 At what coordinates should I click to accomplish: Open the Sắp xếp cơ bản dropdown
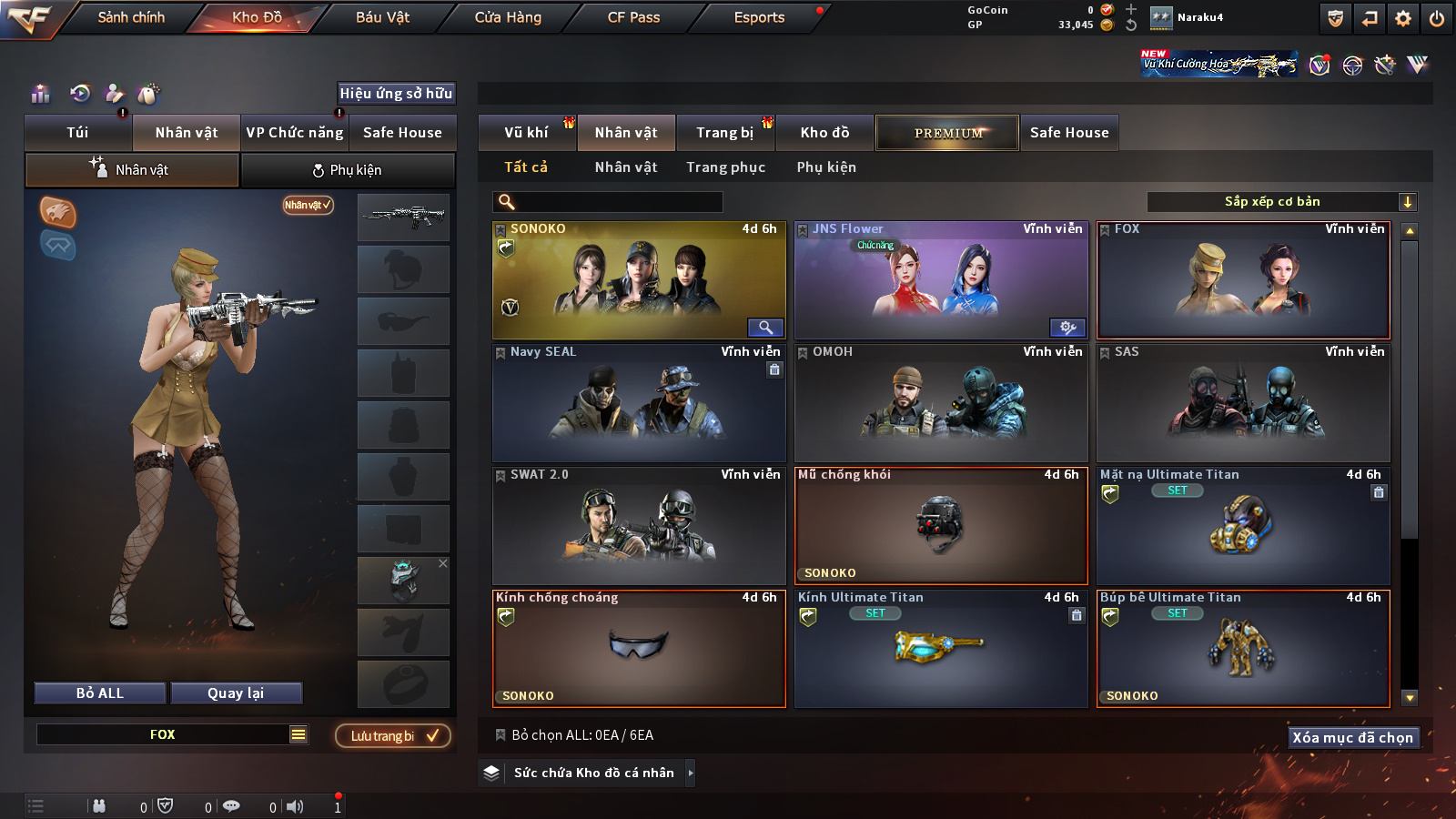point(1281,202)
